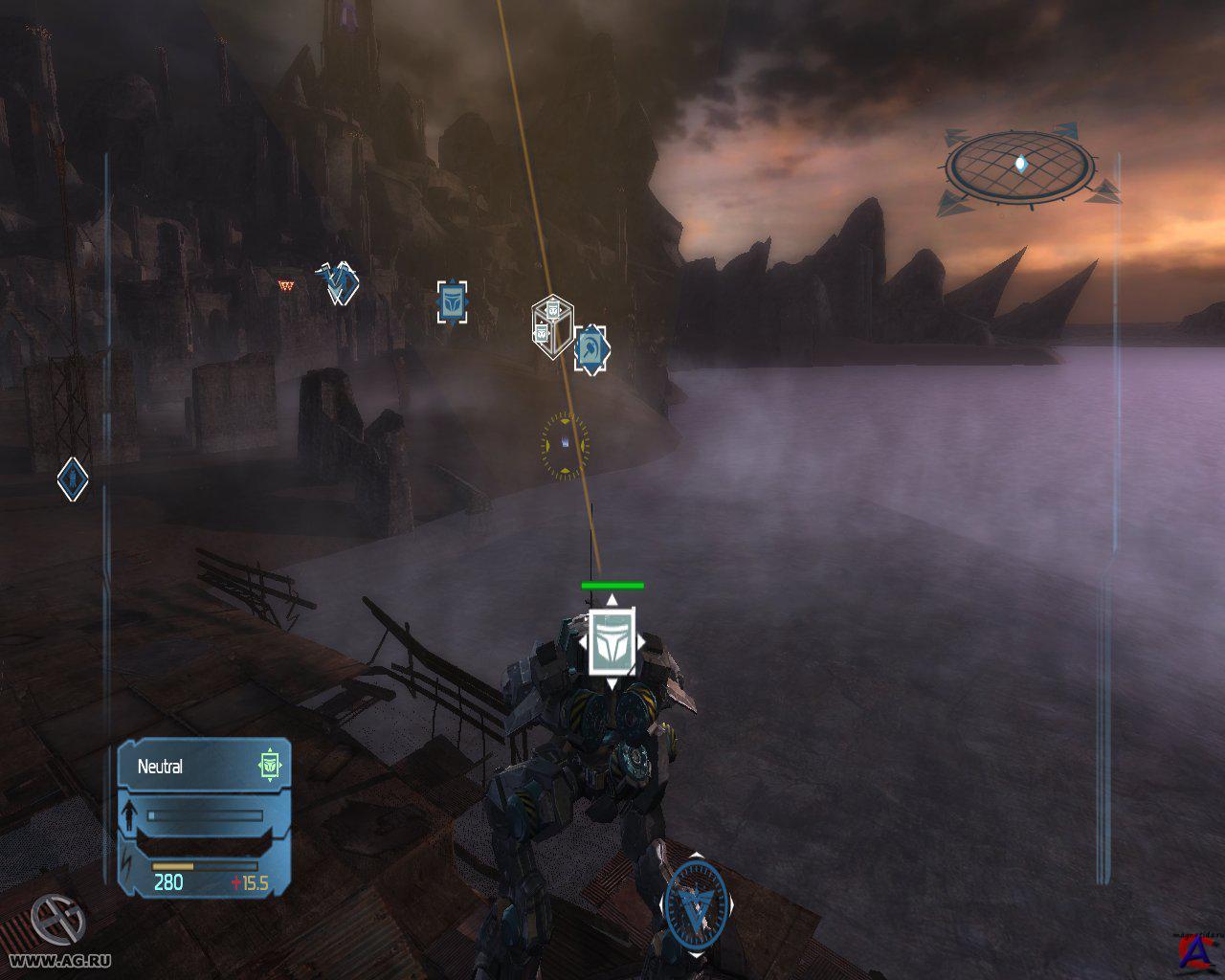1225x980 pixels.
Task: Select the unit with the green health bar
Action: pos(611,639)
